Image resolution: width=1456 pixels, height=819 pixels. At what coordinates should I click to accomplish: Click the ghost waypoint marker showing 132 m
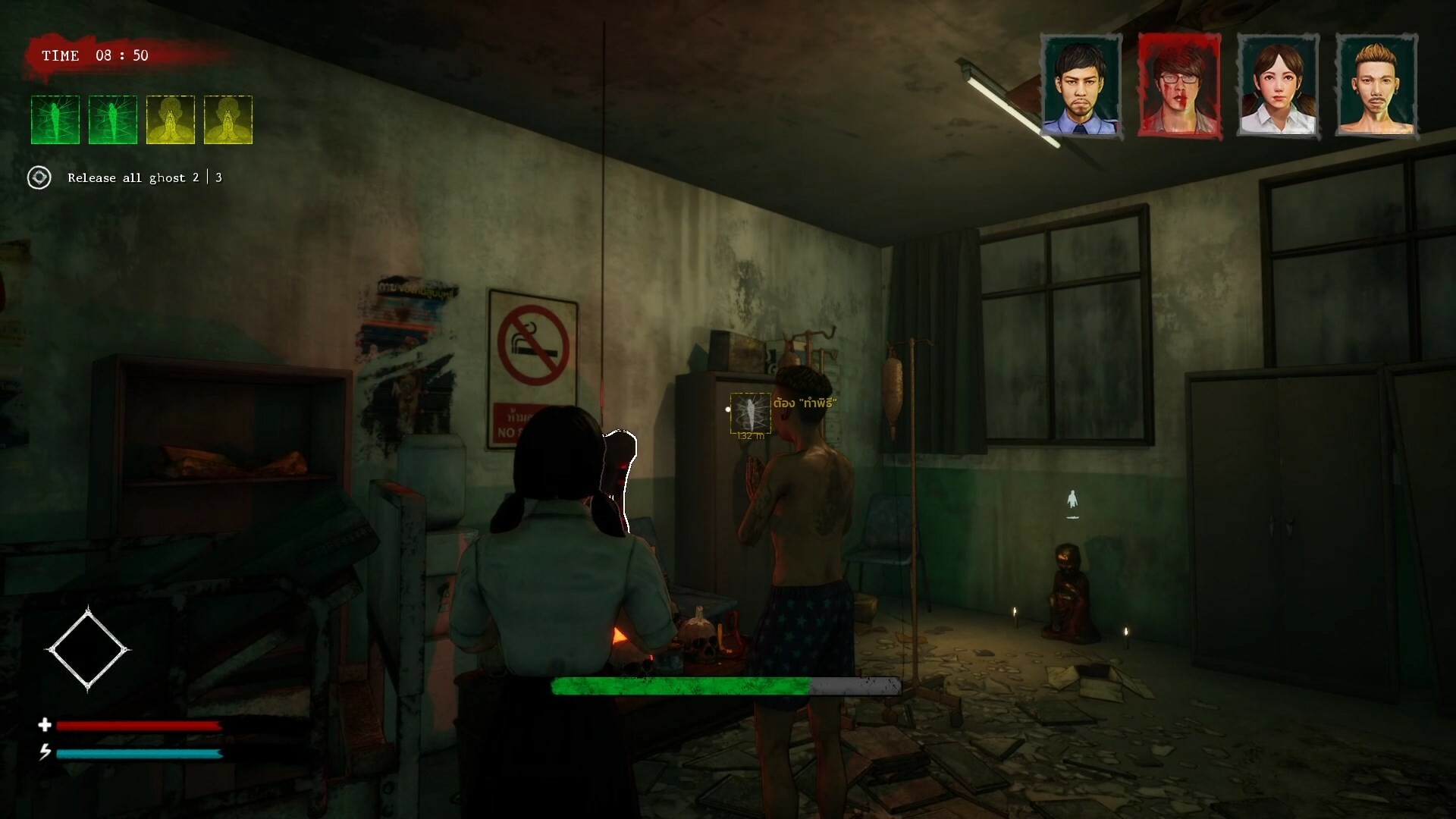(x=750, y=414)
